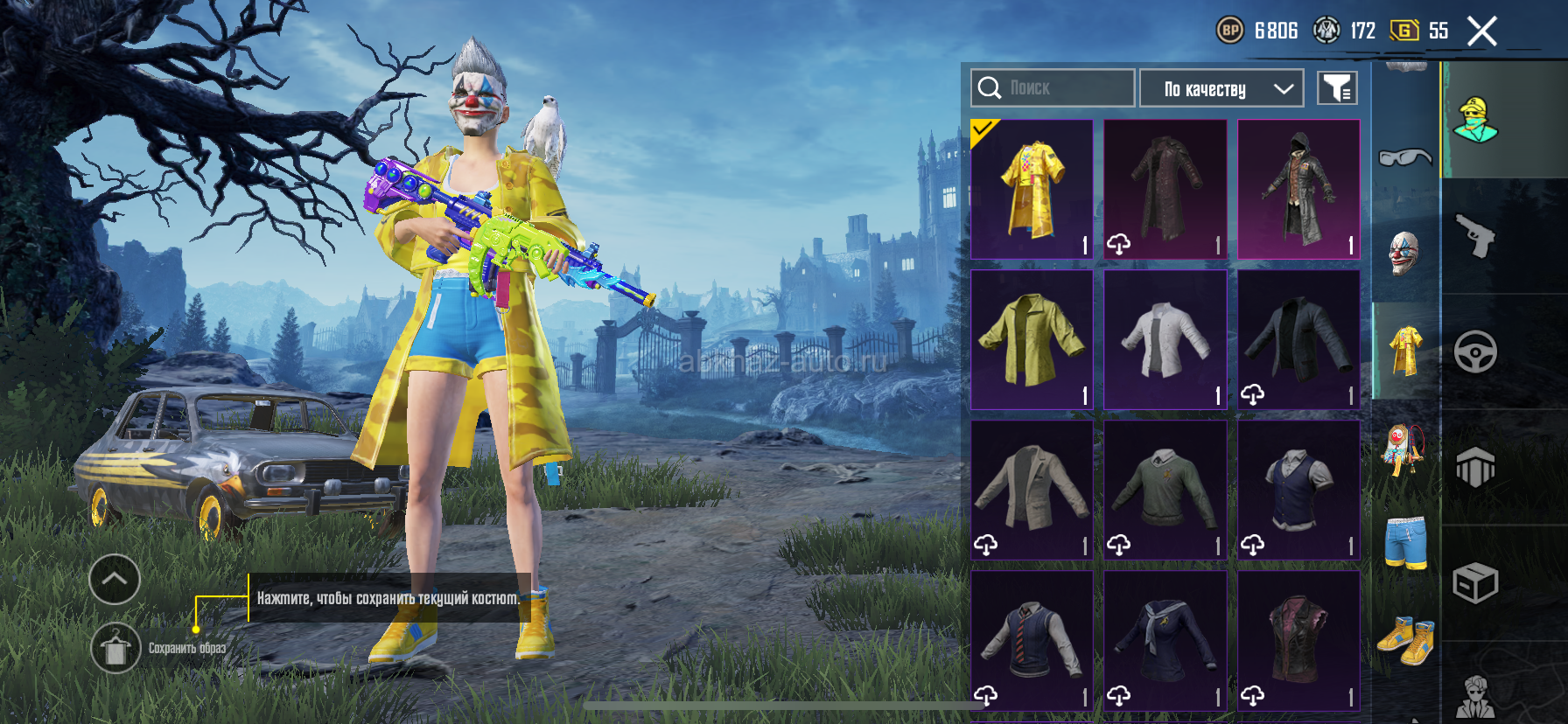Select the equipped yellow patterned coat
This screenshot has height=724, width=1568.
pos(1032,189)
